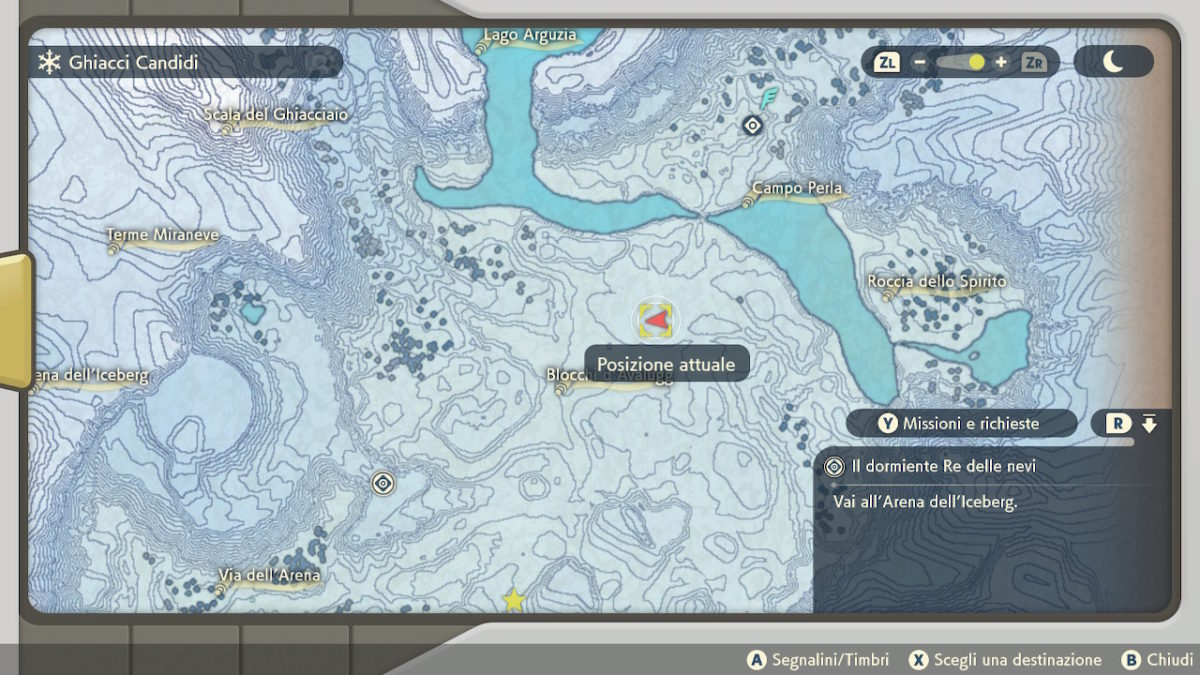Select the Lago Arguzia map label

(x=530, y=36)
